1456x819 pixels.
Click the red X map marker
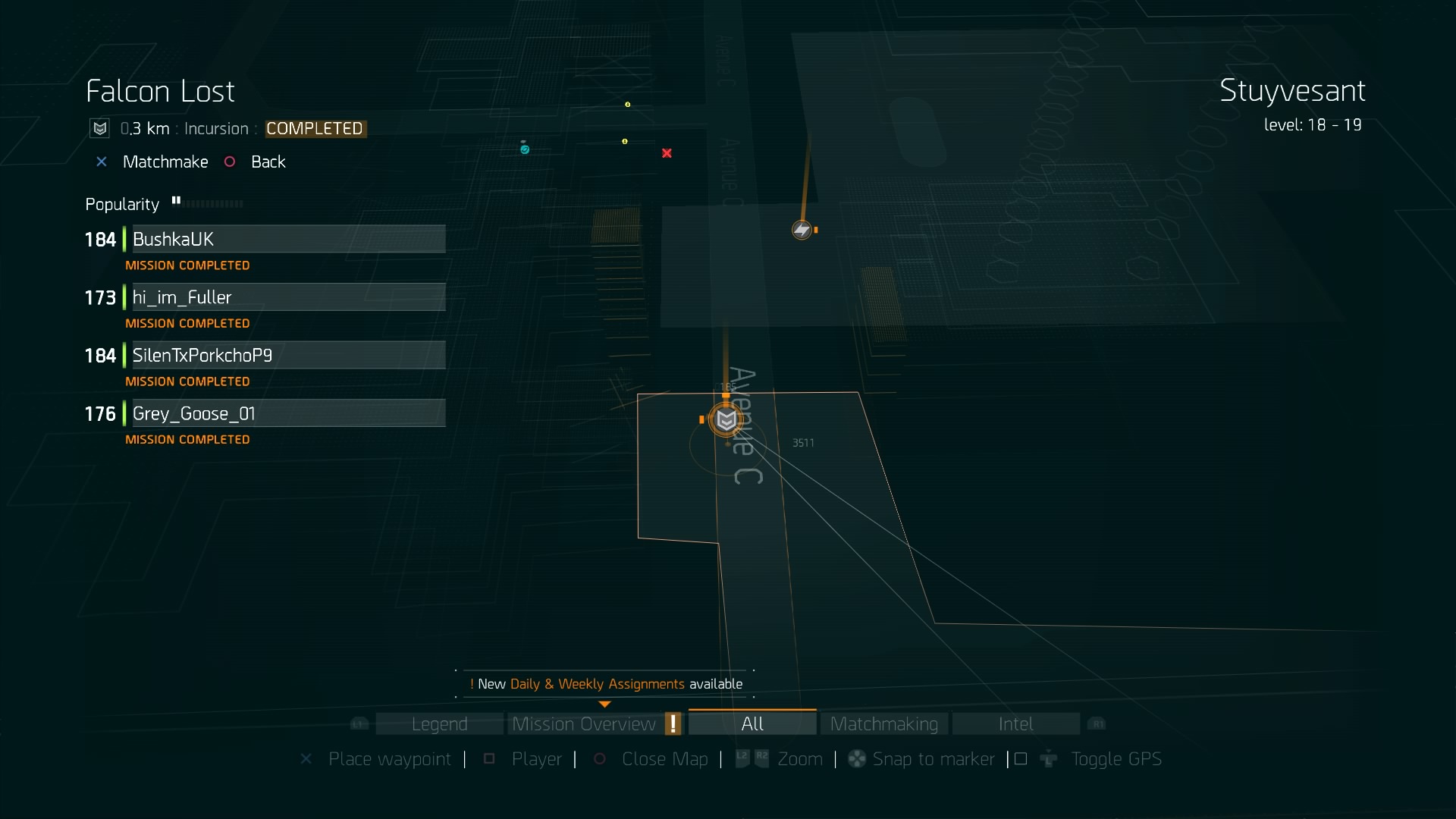667,153
